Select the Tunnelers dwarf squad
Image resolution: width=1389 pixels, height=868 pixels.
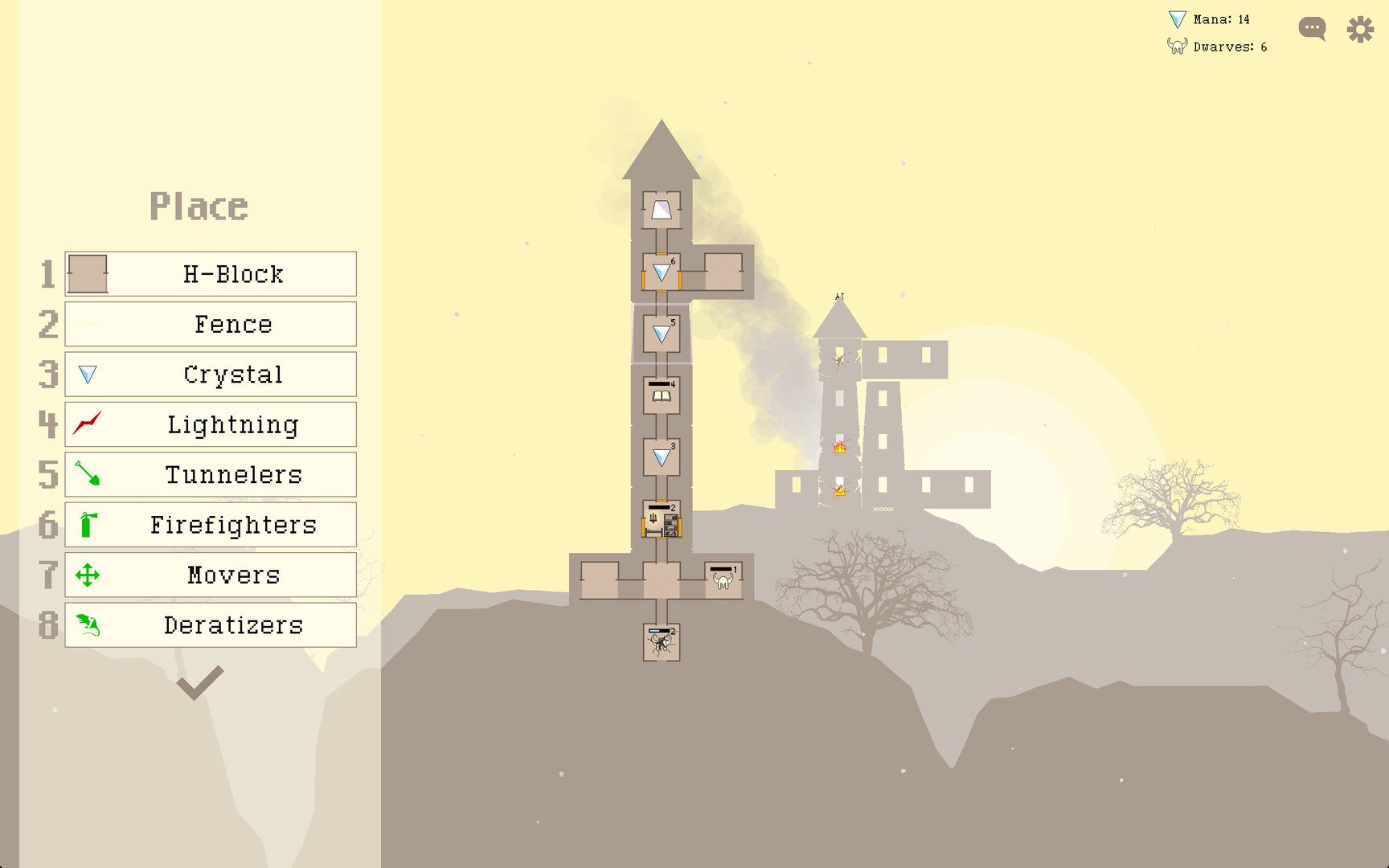tap(211, 474)
